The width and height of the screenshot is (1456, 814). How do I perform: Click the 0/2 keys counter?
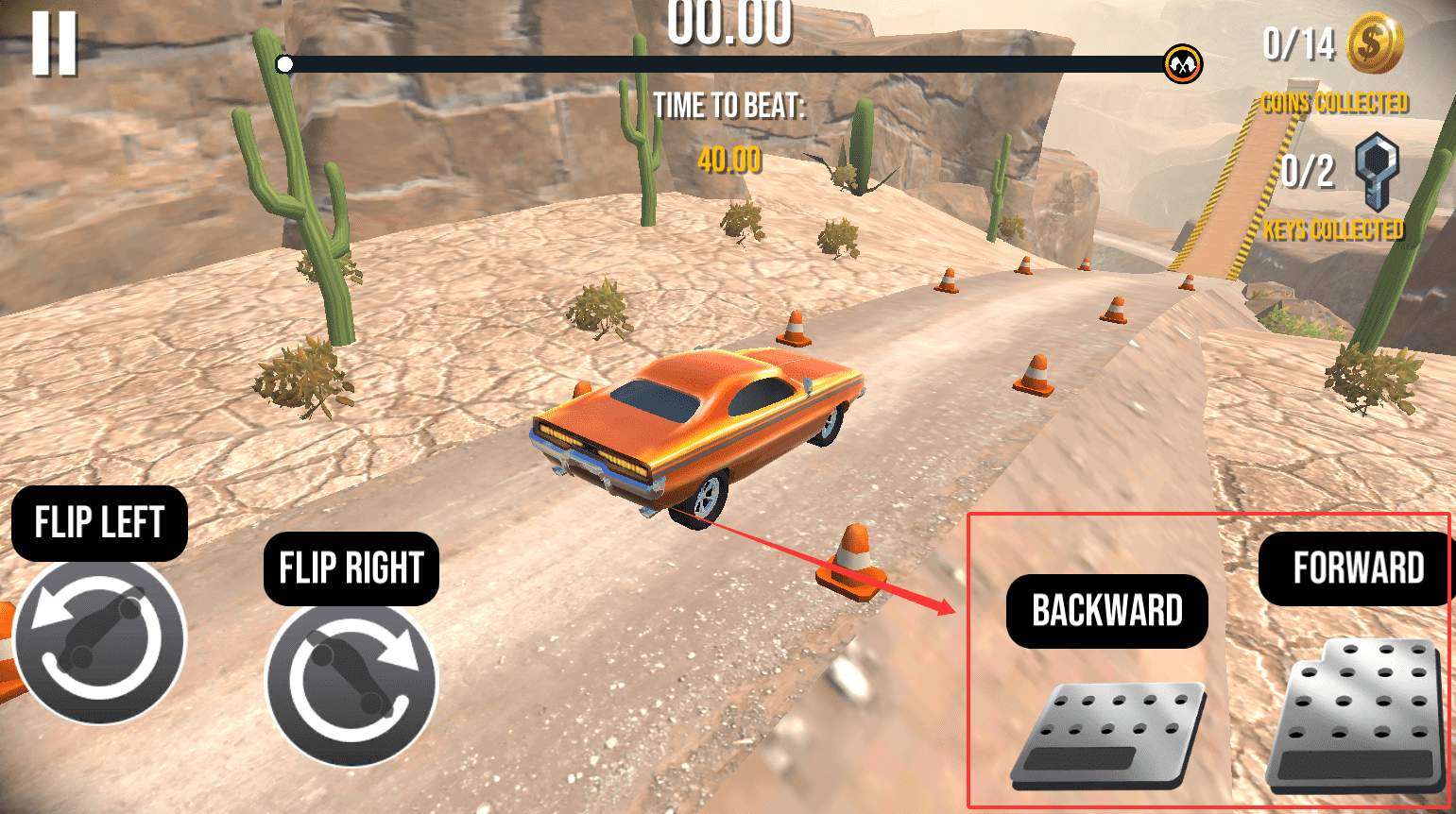[x=1308, y=172]
